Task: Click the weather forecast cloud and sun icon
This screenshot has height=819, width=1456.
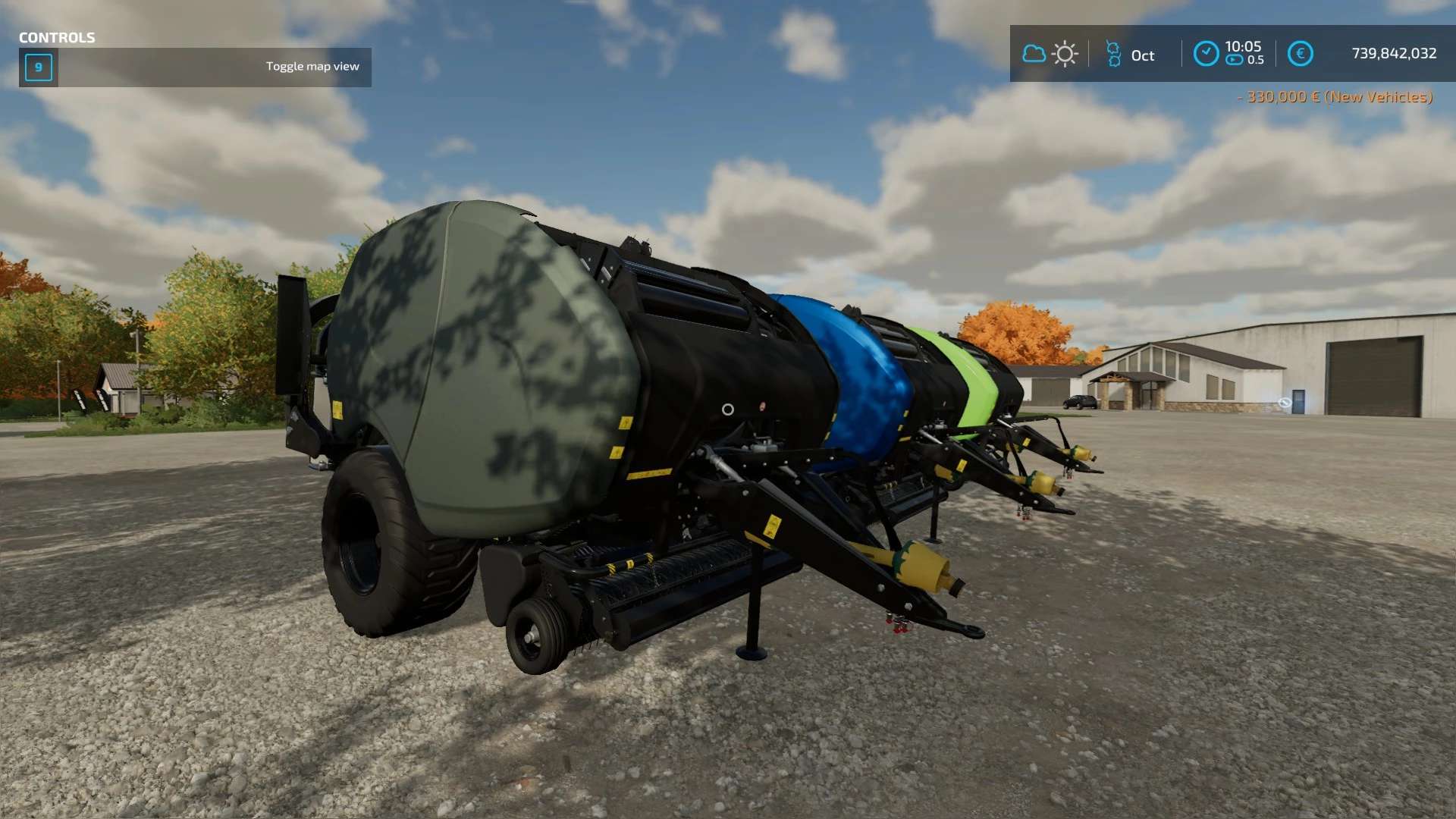Action: click(x=1050, y=54)
